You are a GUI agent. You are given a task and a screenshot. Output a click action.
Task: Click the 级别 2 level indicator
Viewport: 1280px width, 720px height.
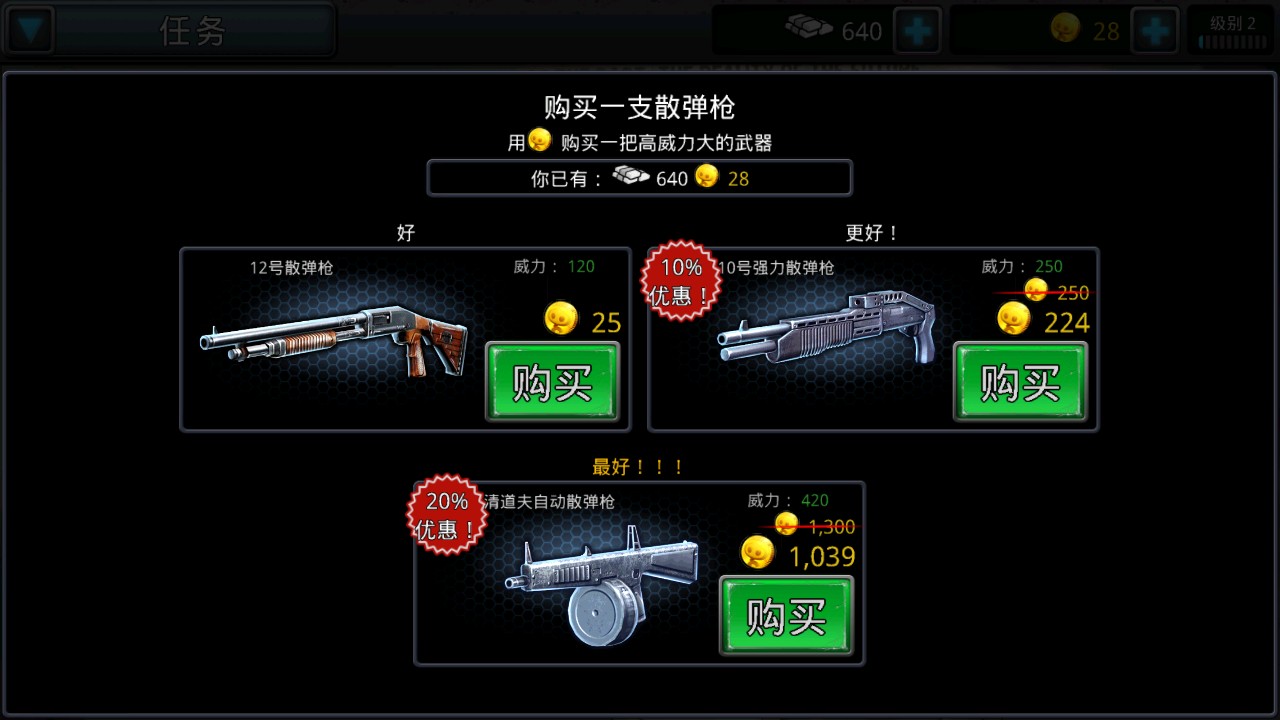(1231, 22)
